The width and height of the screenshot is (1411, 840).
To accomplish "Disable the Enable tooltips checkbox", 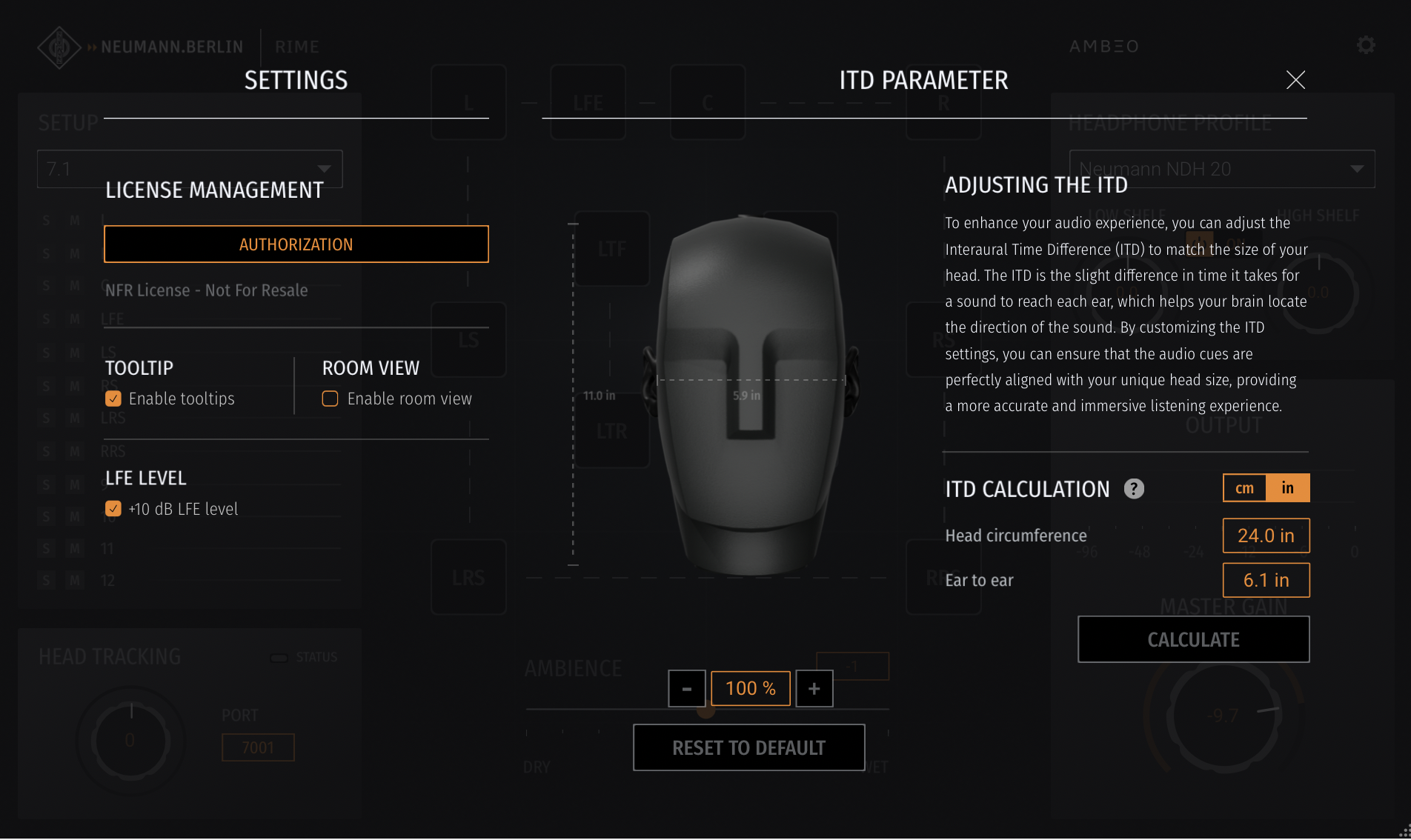I will [x=113, y=399].
